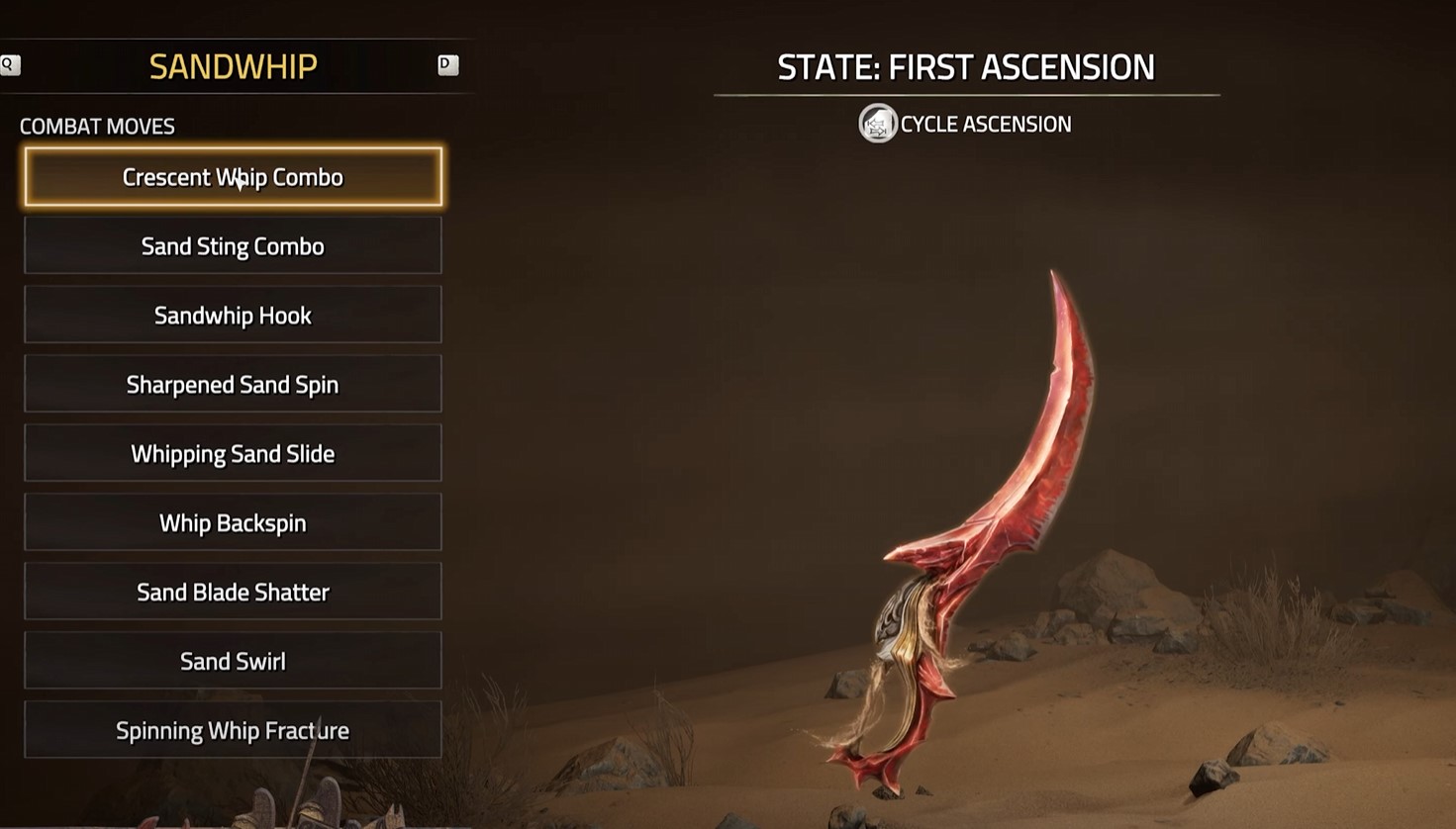Image resolution: width=1456 pixels, height=829 pixels.
Task: Click the Q key icon to cycle left
Action: (10, 64)
